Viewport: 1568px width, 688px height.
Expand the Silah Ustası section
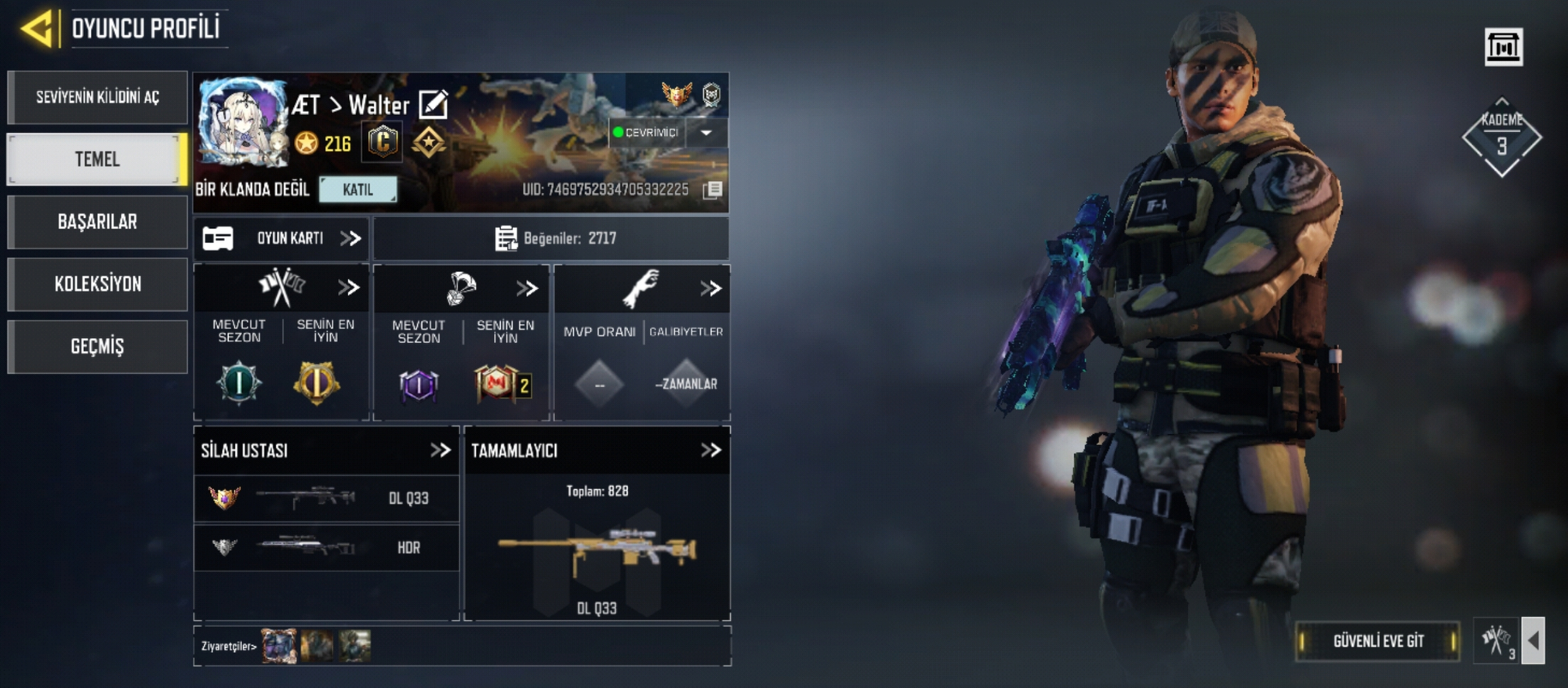[x=441, y=450]
